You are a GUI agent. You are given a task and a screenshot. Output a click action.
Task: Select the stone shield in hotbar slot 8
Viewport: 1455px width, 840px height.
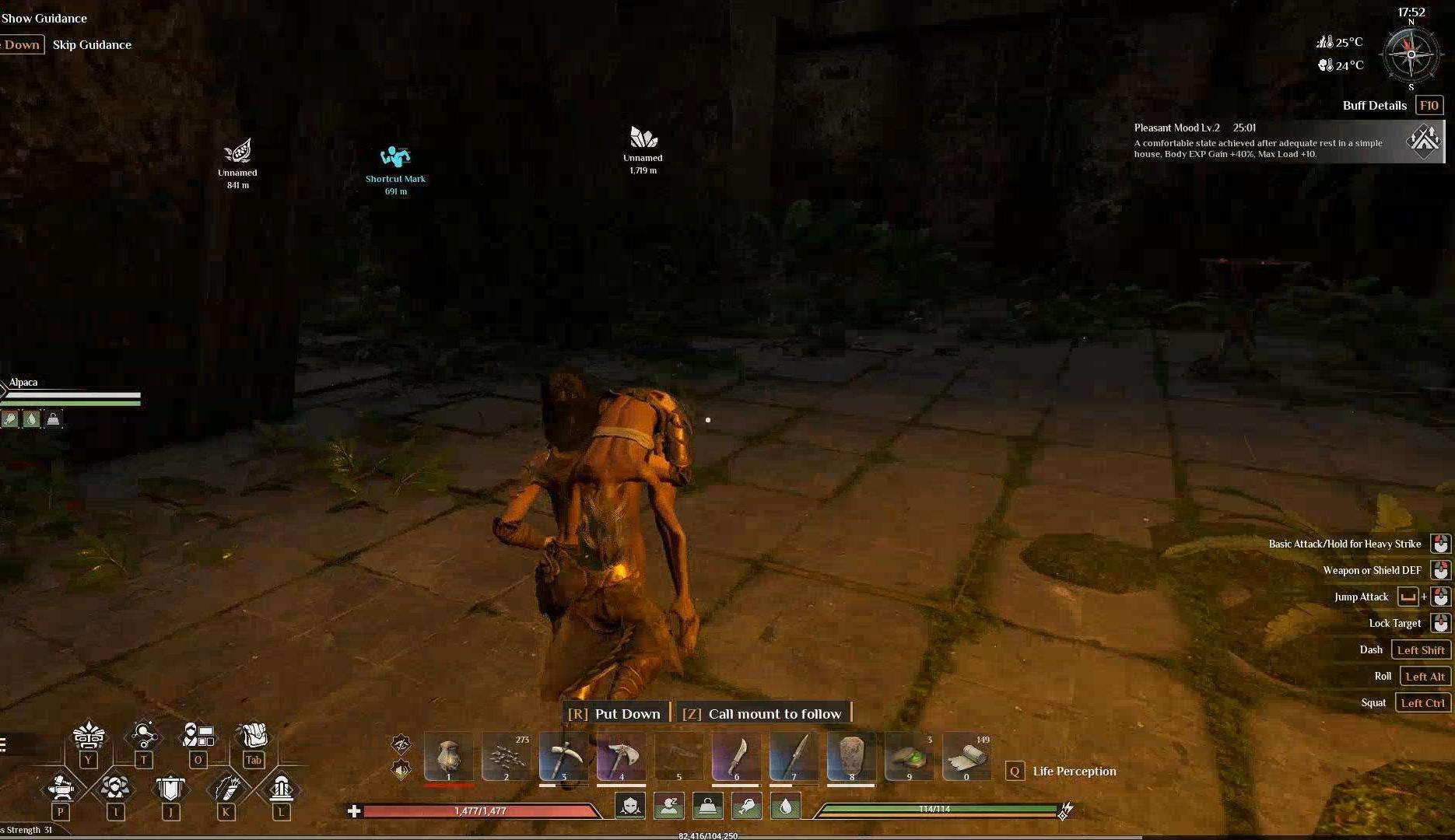tap(851, 756)
